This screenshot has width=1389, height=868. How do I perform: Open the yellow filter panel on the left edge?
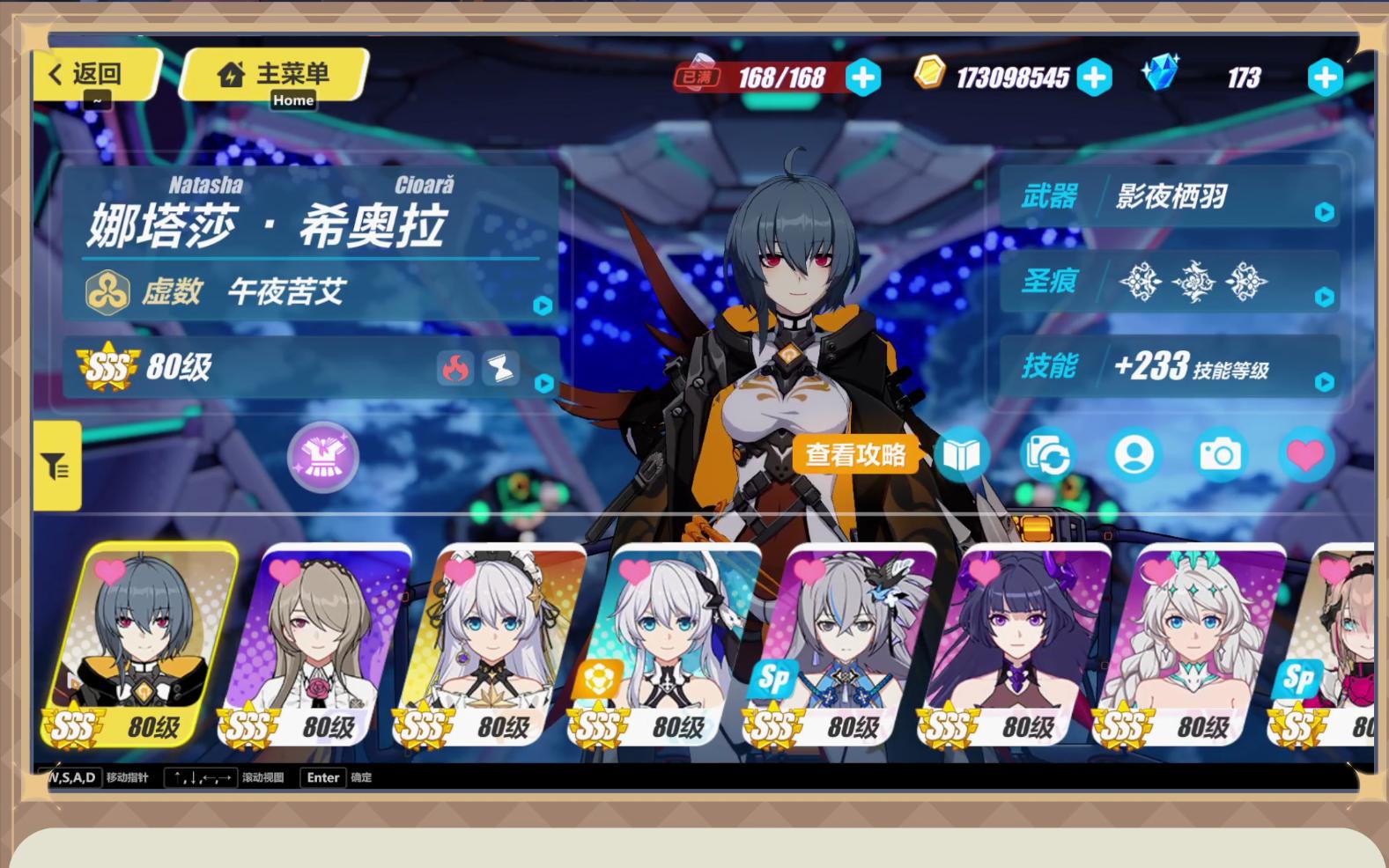(x=55, y=465)
